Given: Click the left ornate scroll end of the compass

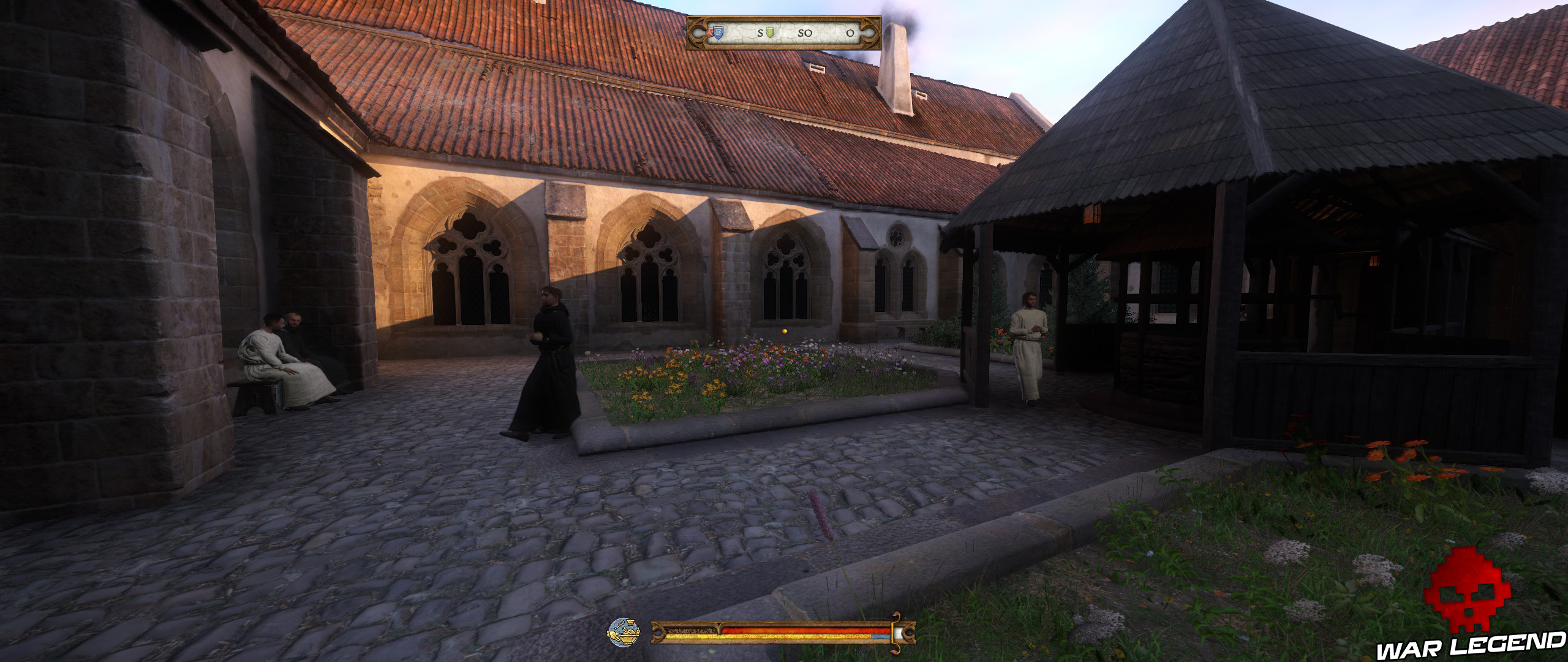Looking at the screenshot, I should tap(698, 34).
